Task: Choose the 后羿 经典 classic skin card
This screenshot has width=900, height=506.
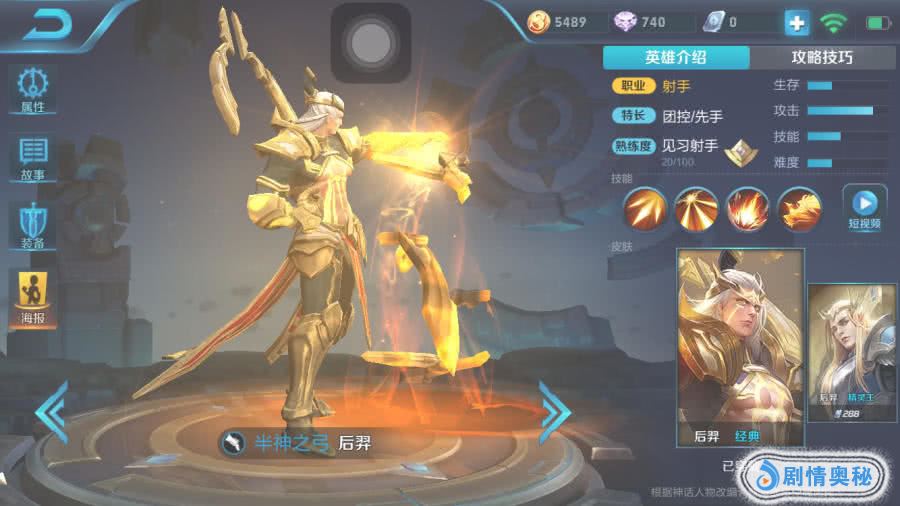Action: (x=740, y=347)
